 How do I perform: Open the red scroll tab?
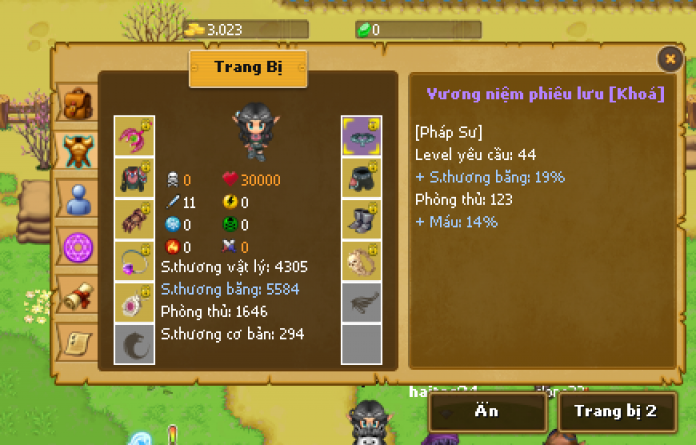pos(77,294)
